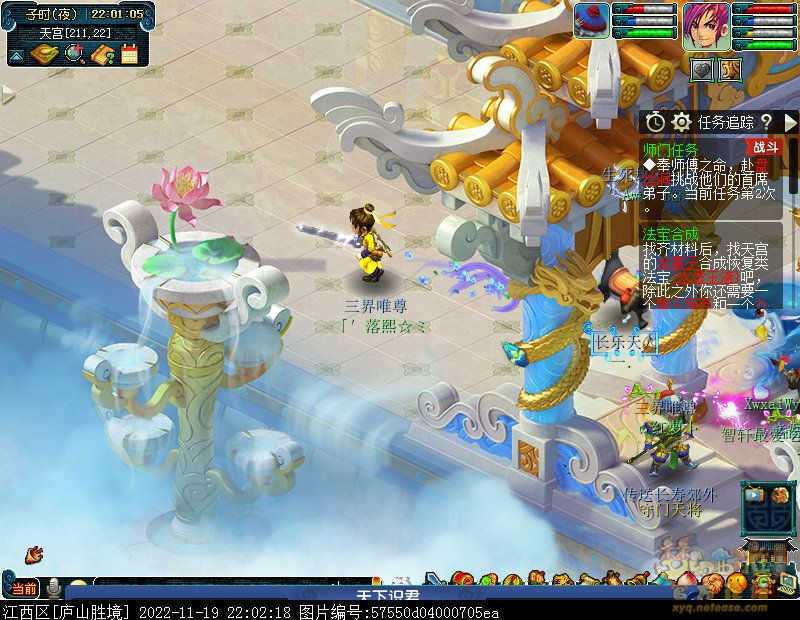Open the calendar activities icon
Image resolution: width=800 pixels, height=620 pixels.
129,54
